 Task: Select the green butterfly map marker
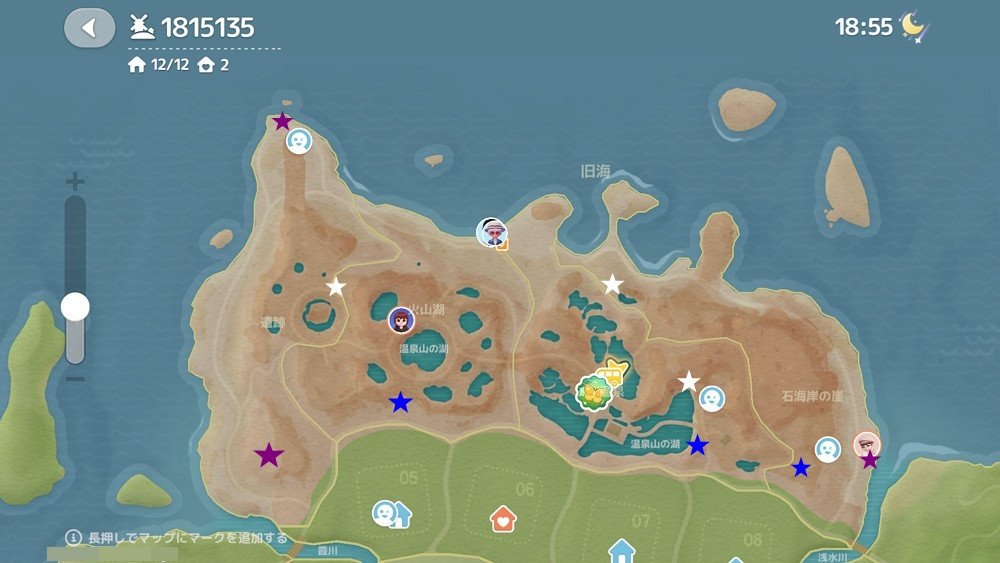(x=593, y=394)
